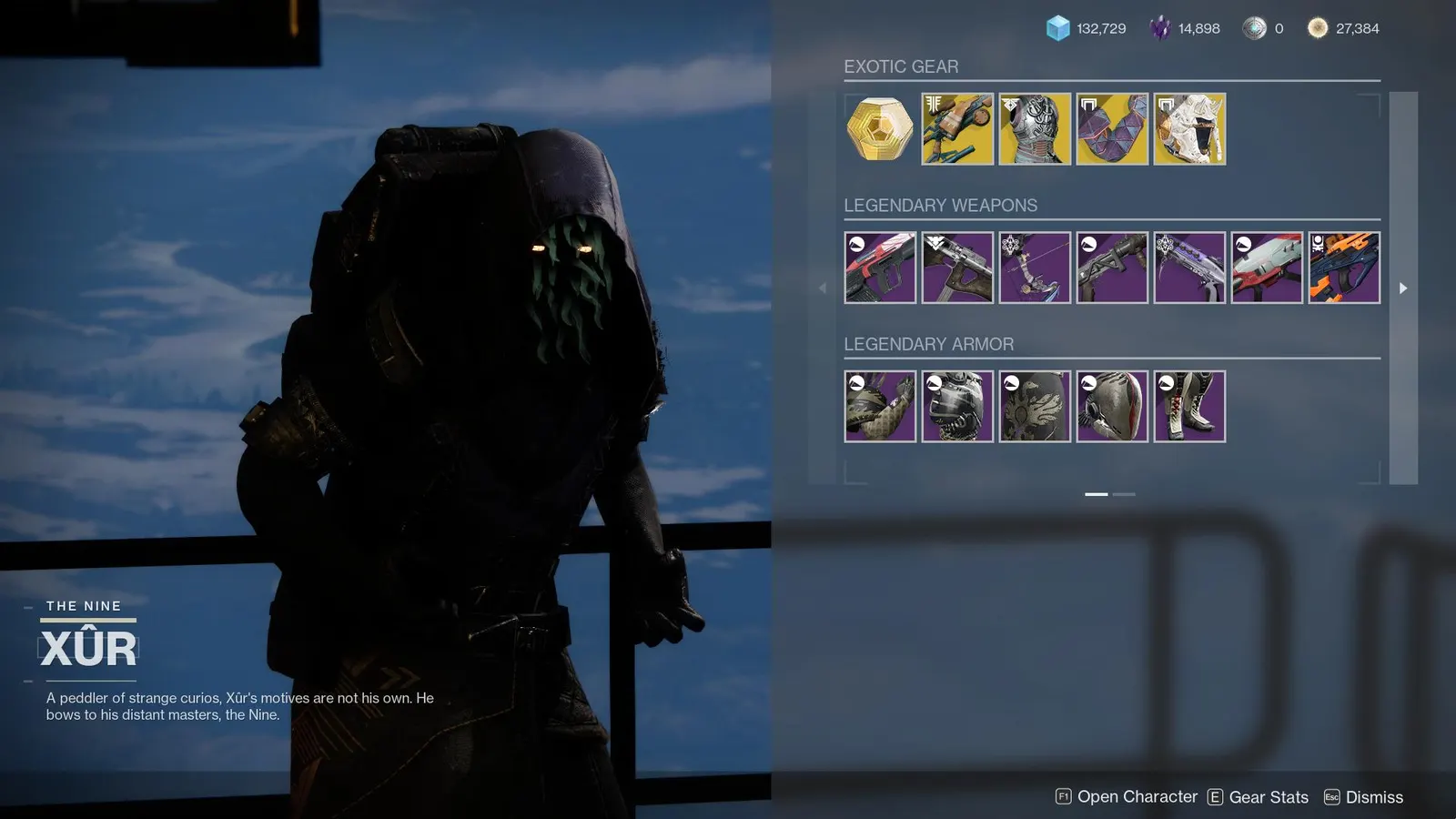Select the exotic scout rifle in Exotic Gear
This screenshot has width=1456, height=819.
955,128
